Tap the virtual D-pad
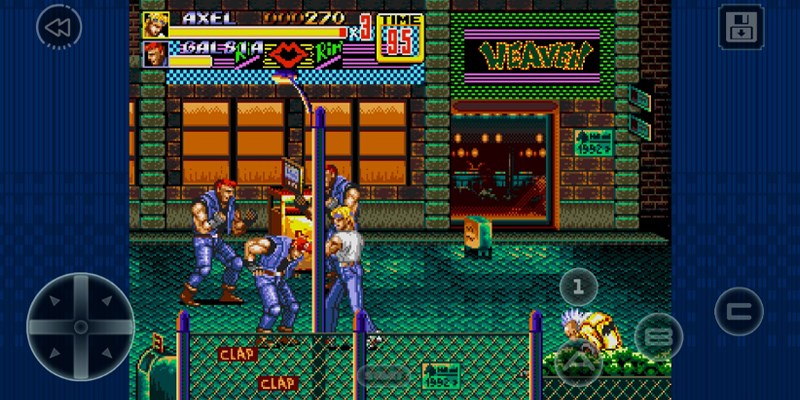 [x=80, y=326]
